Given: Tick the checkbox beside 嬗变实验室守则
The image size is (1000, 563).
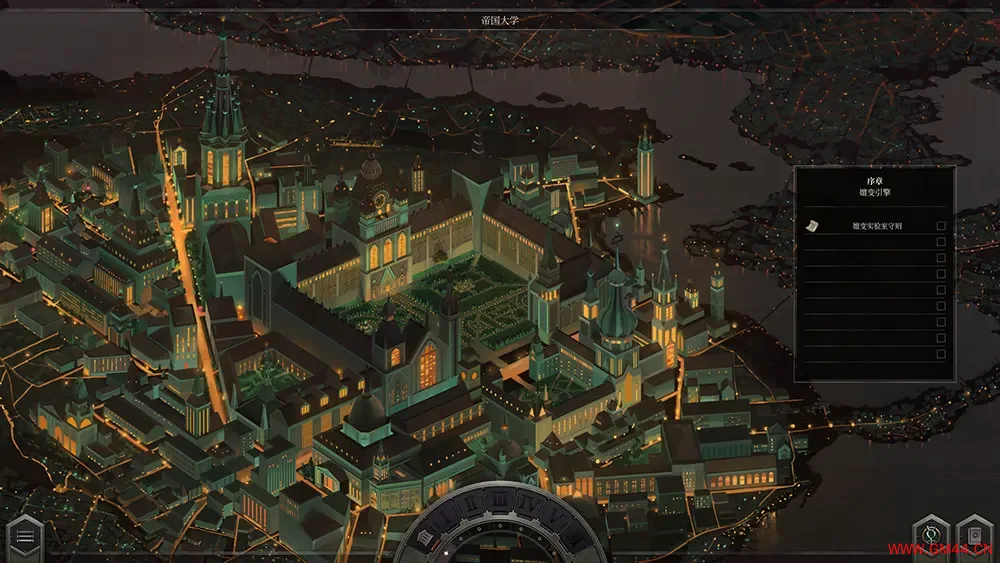Looking at the screenshot, I should pyautogui.click(x=940, y=227).
